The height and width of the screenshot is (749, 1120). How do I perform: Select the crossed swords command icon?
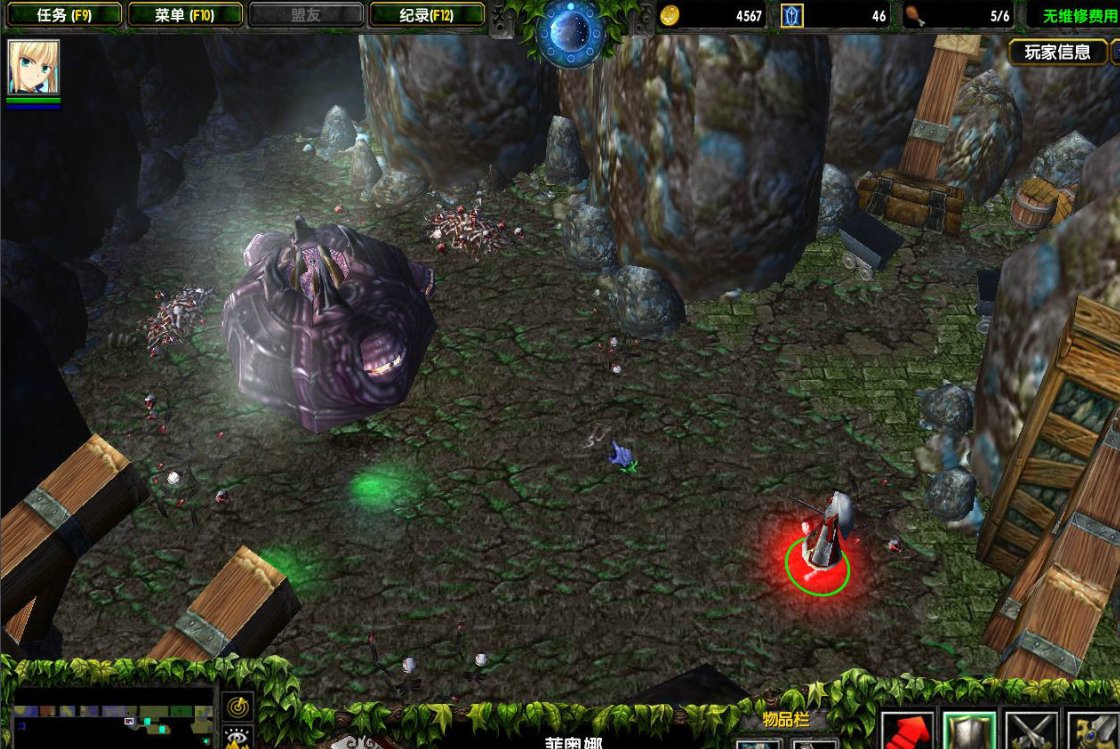coord(1030,731)
